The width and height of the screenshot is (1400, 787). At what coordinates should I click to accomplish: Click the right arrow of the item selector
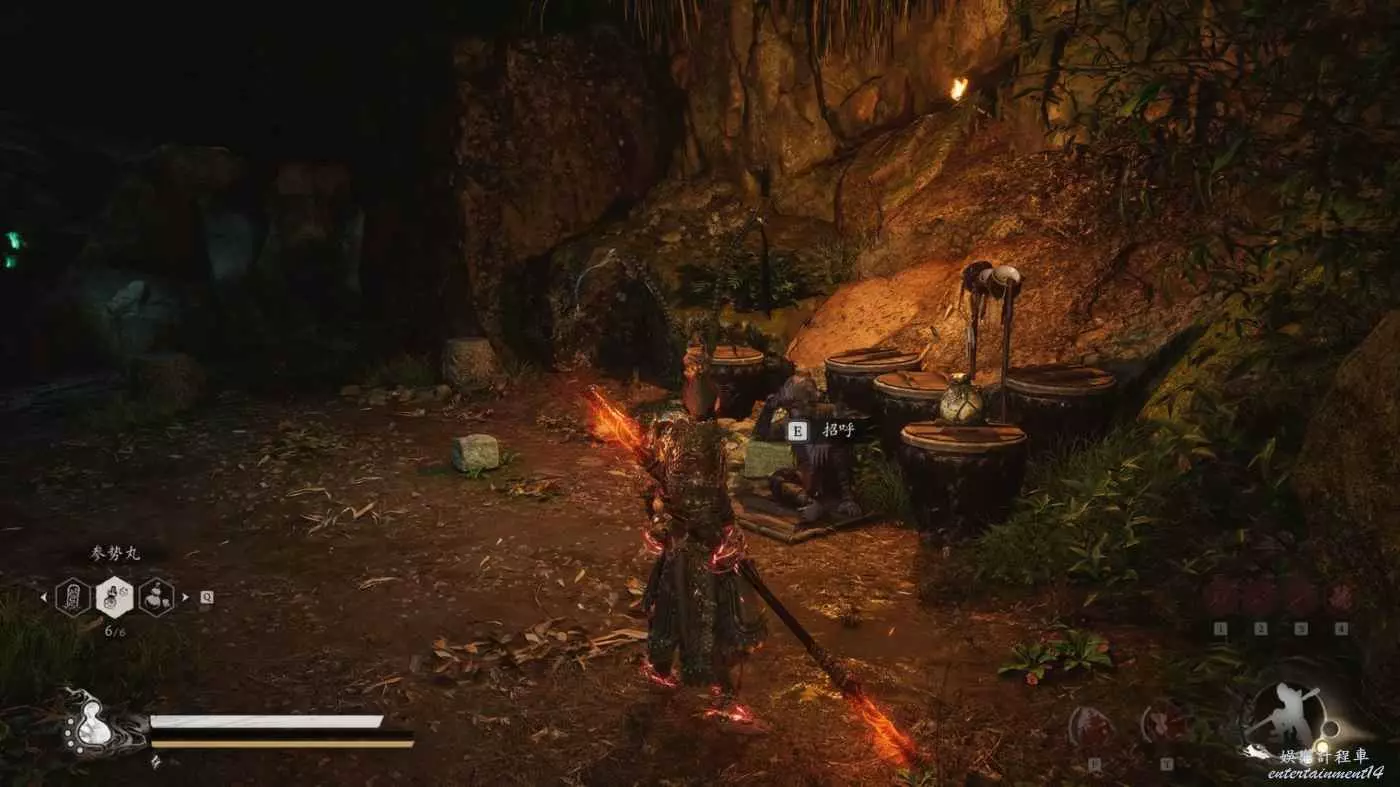click(x=186, y=598)
